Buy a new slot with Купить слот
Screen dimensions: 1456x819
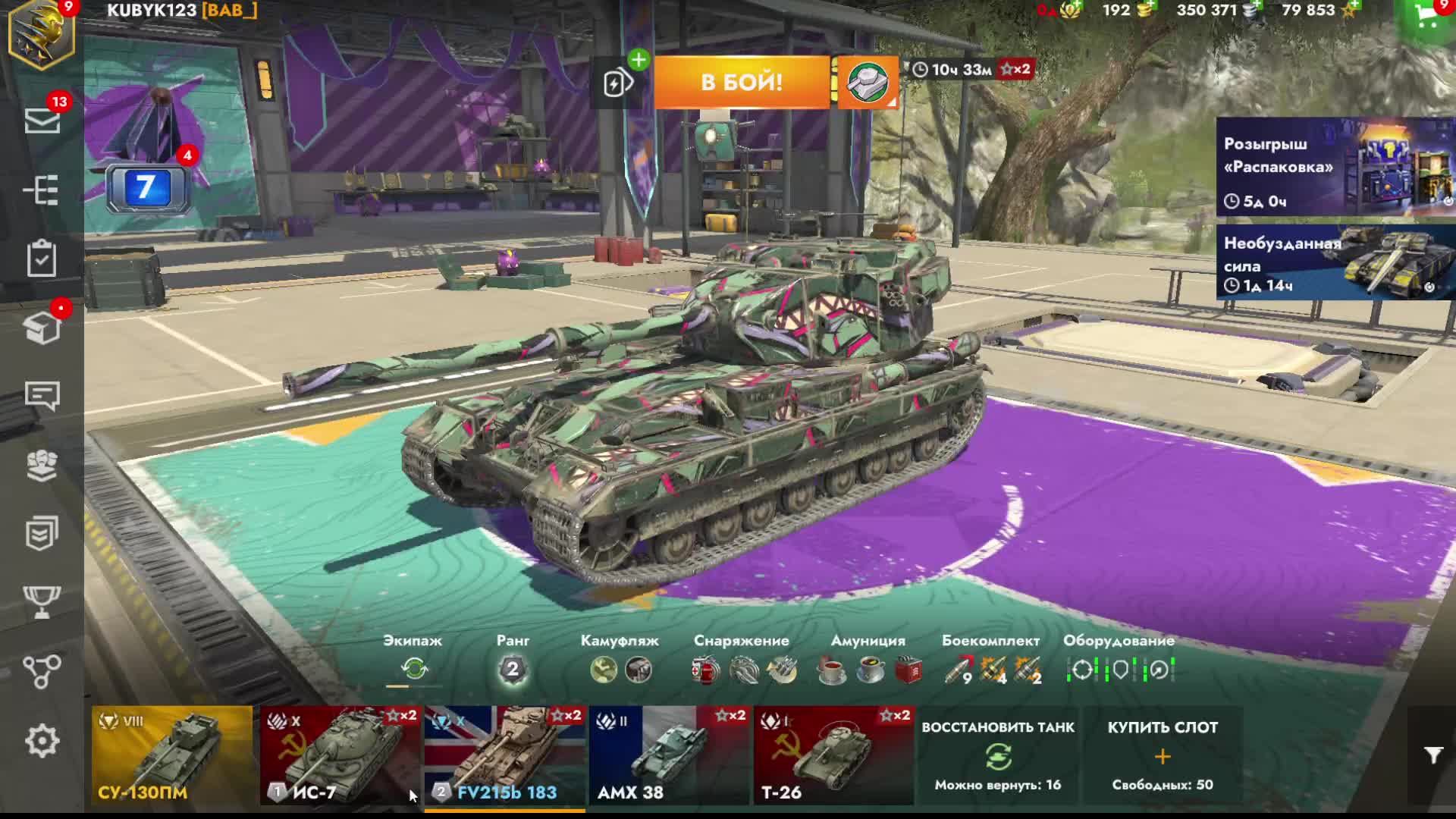coord(1163,755)
